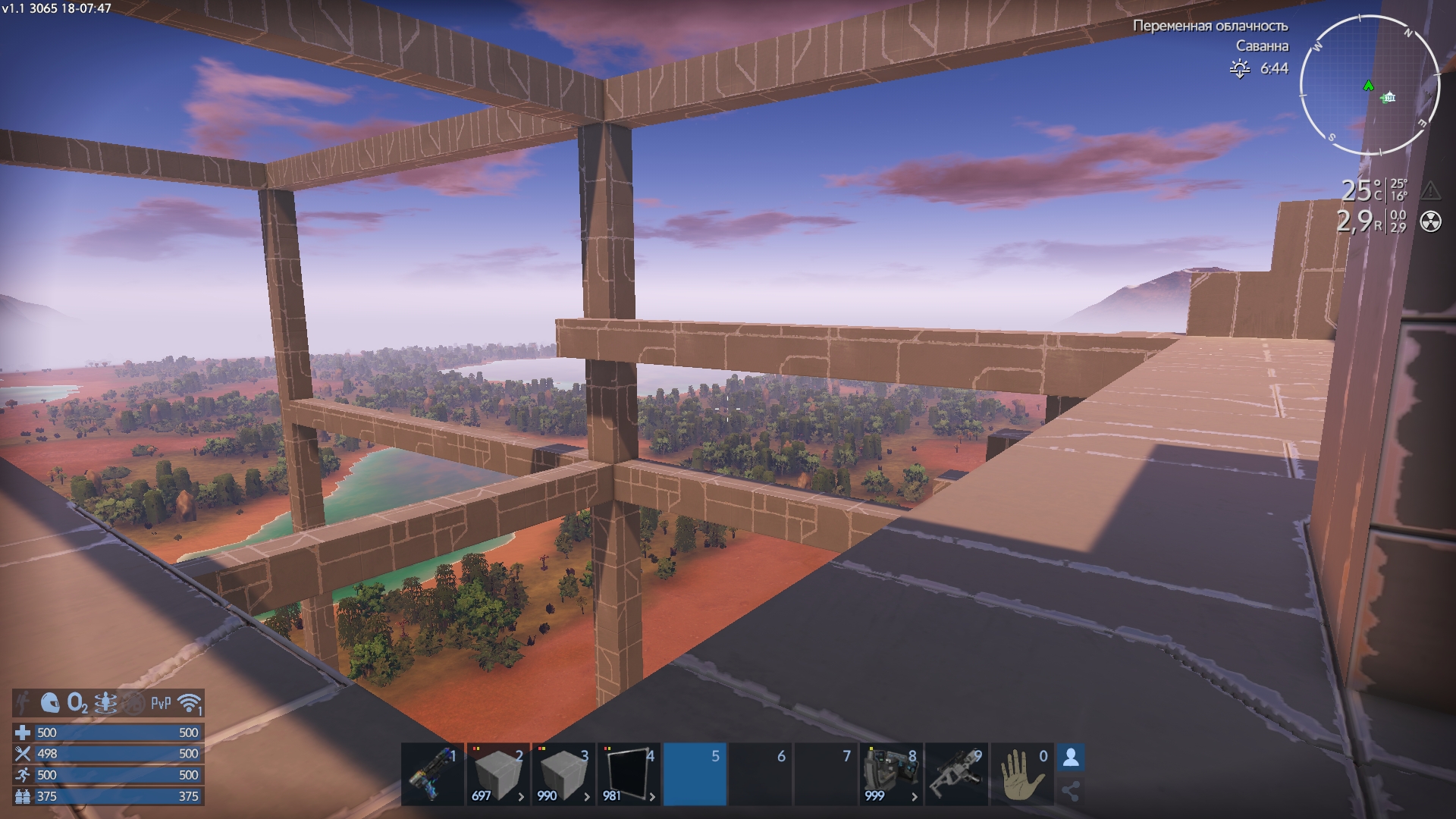Select the block stack with 697 items
The image size is (1456, 819).
point(497,774)
